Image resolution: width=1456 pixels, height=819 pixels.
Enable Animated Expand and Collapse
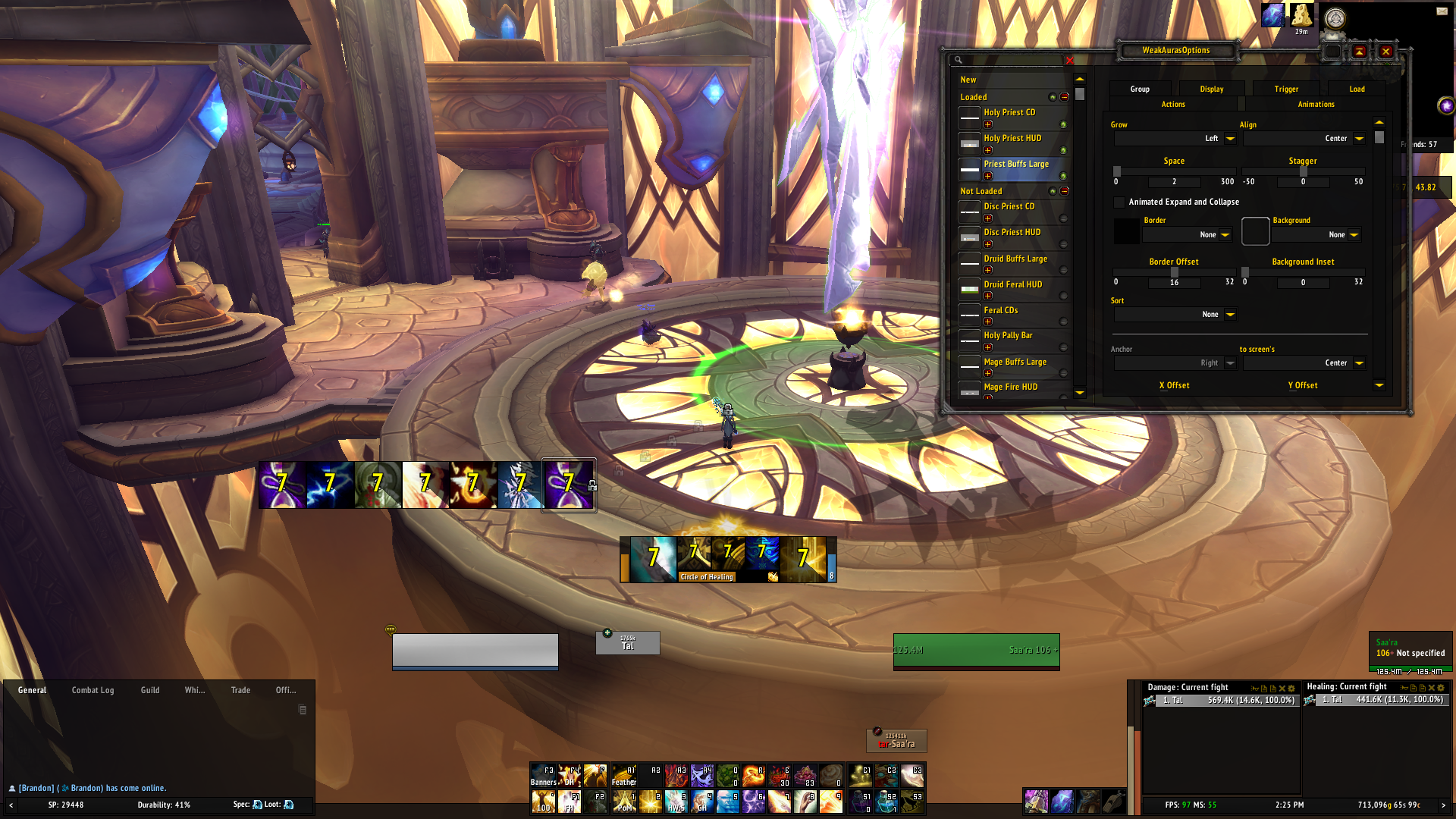[1119, 202]
